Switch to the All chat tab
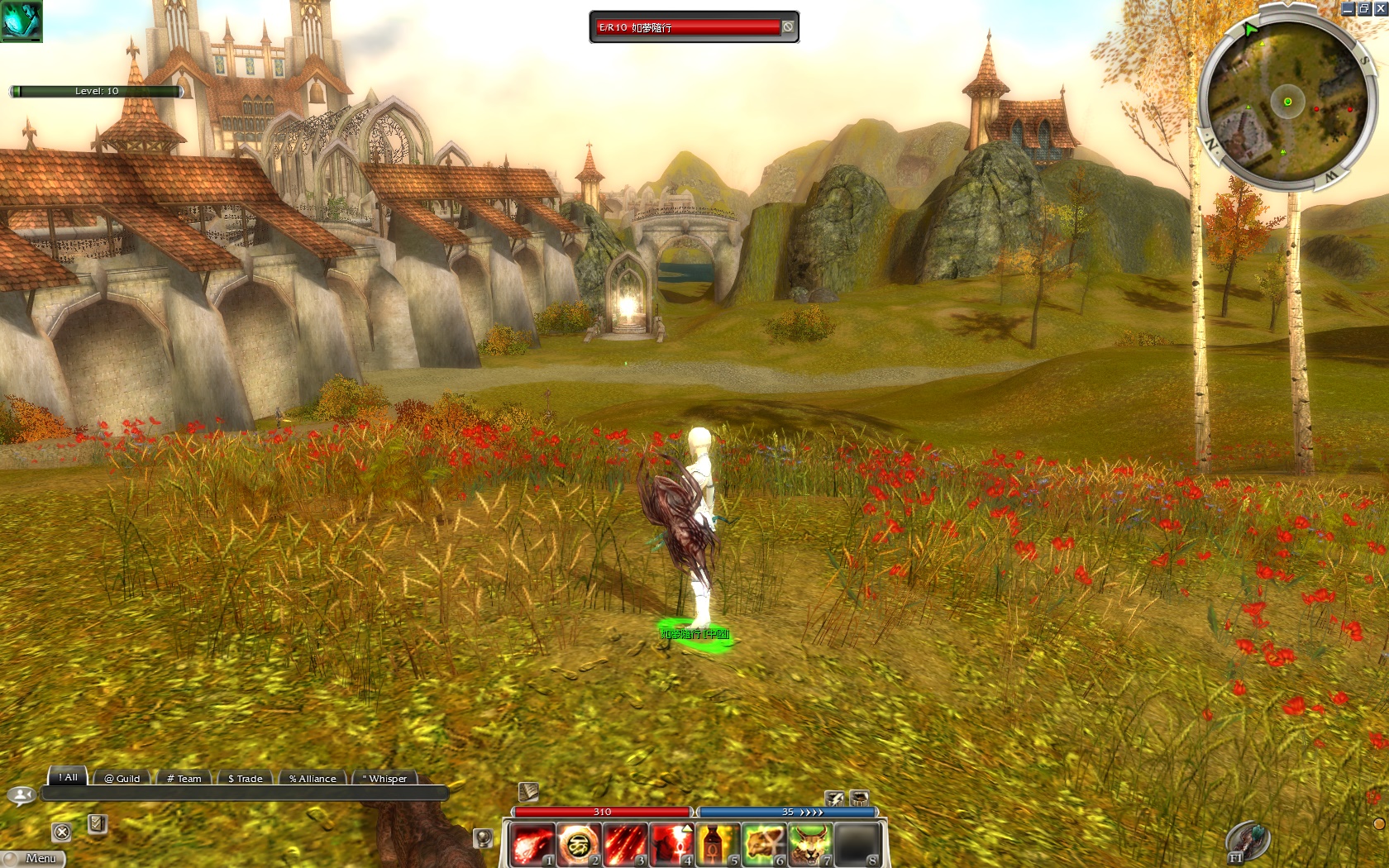This screenshot has width=1389, height=868. [x=69, y=777]
